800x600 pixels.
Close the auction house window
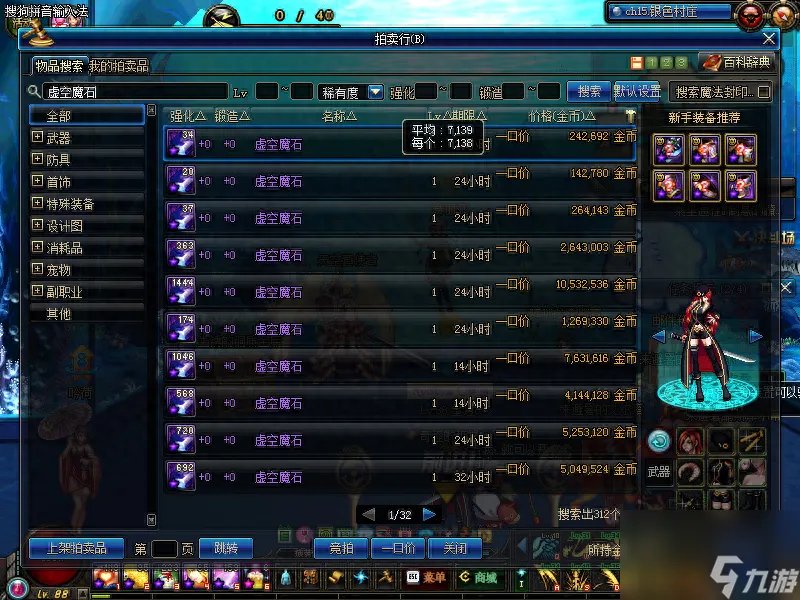click(769, 39)
